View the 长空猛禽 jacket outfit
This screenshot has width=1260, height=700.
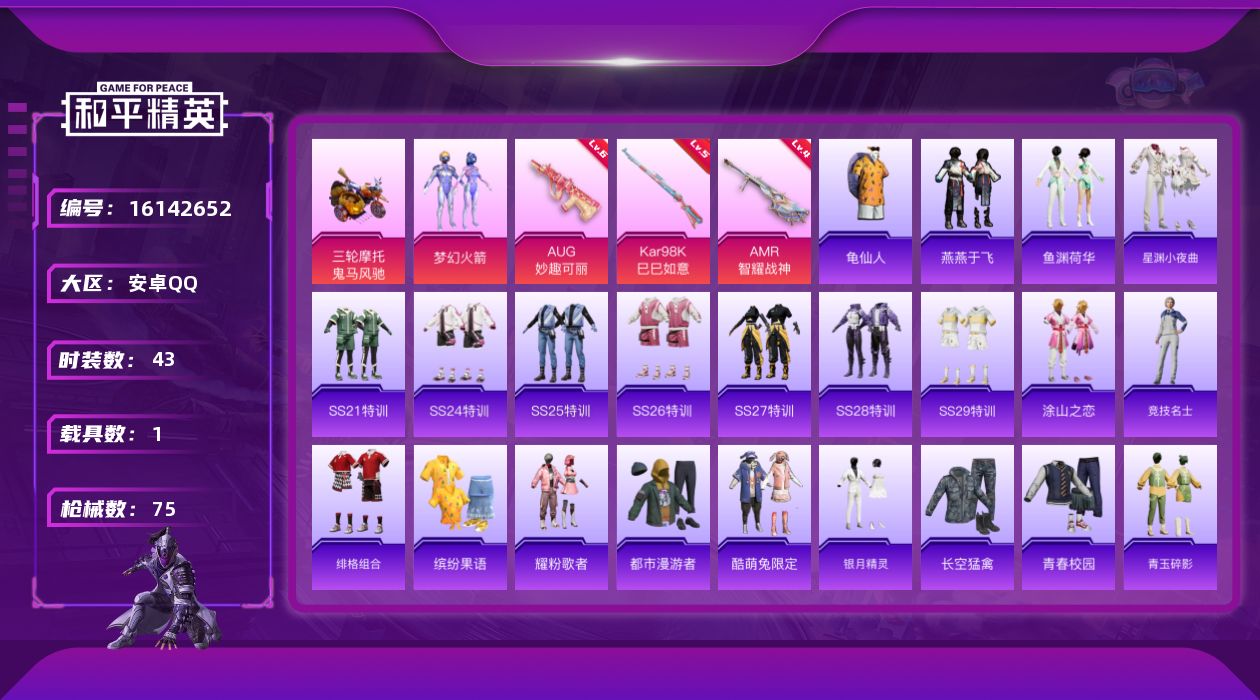pos(967,517)
